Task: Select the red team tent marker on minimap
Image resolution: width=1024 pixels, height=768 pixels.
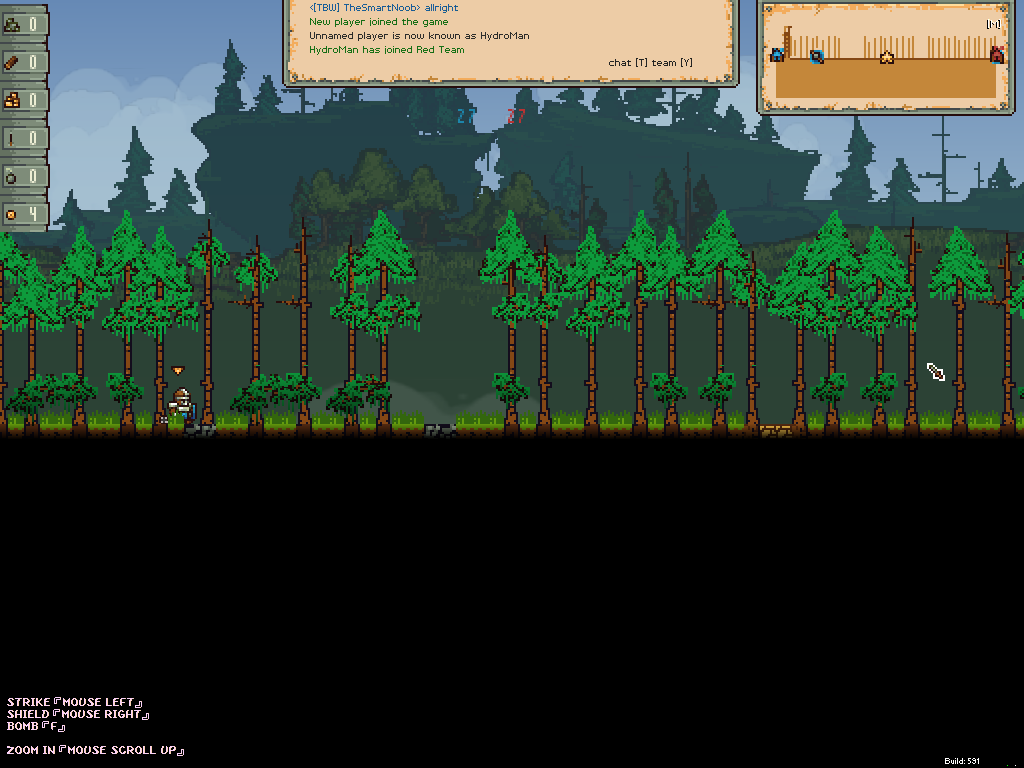Action: pyautogui.click(x=996, y=55)
